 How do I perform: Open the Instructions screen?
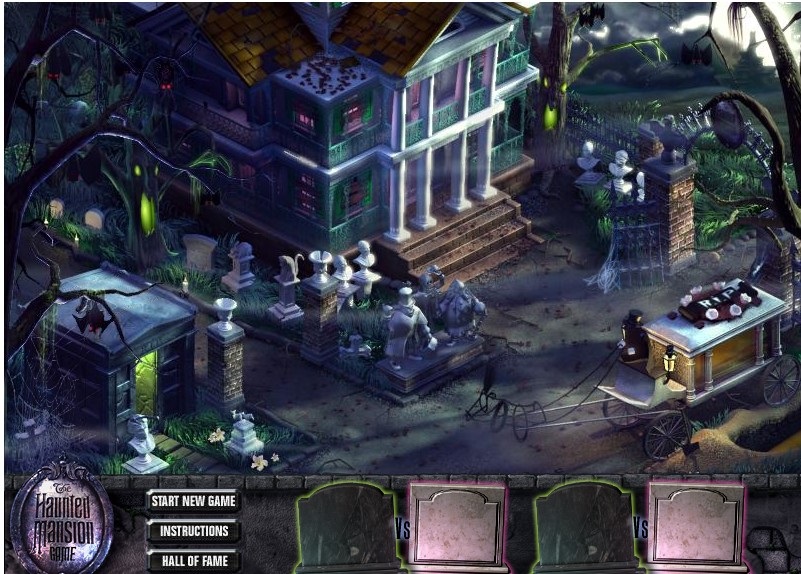pos(194,531)
